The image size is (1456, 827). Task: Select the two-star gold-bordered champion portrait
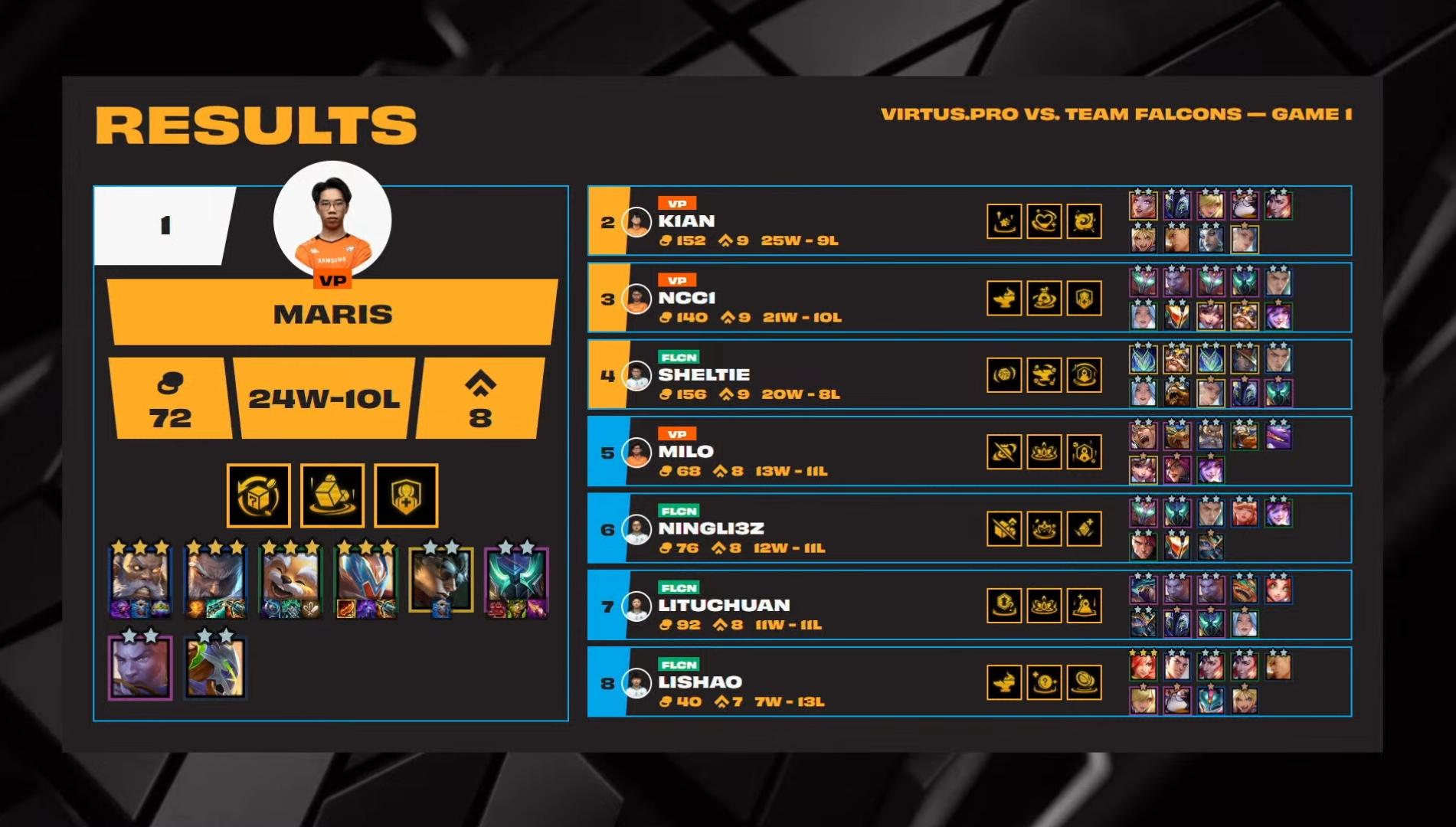441,580
